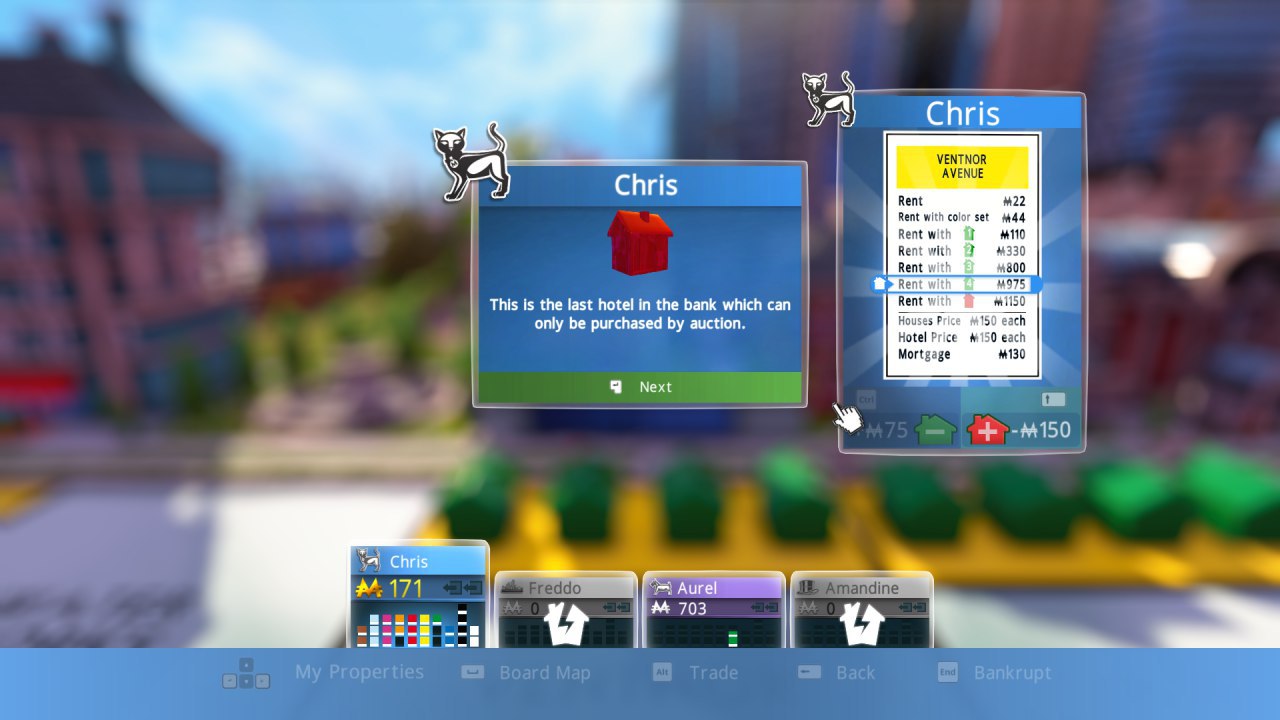The height and width of the screenshot is (720, 1280).
Task: Choose Back in the bottom bar
Action: click(855, 673)
